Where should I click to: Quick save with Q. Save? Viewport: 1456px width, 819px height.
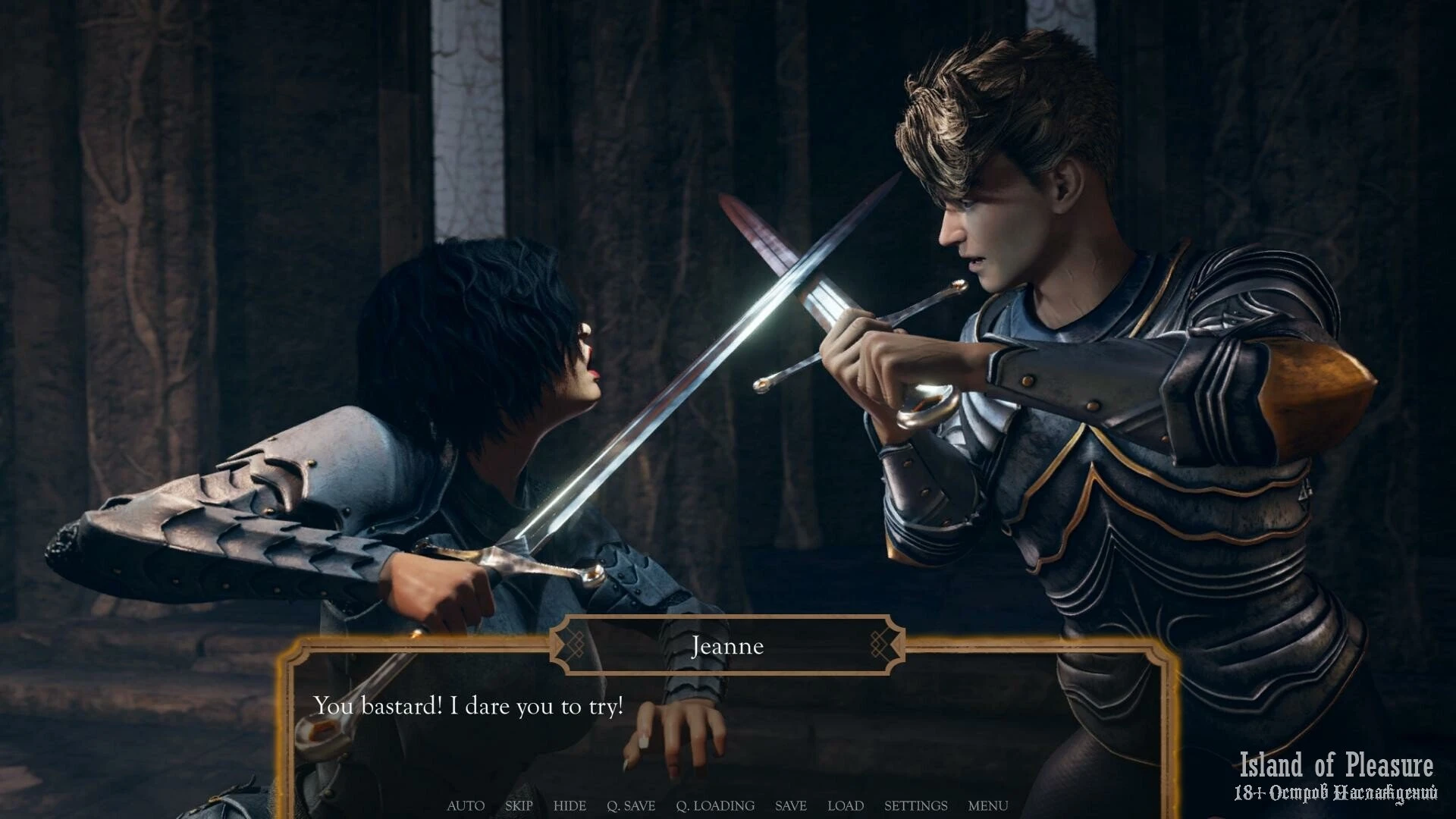(x=631, y=805)
